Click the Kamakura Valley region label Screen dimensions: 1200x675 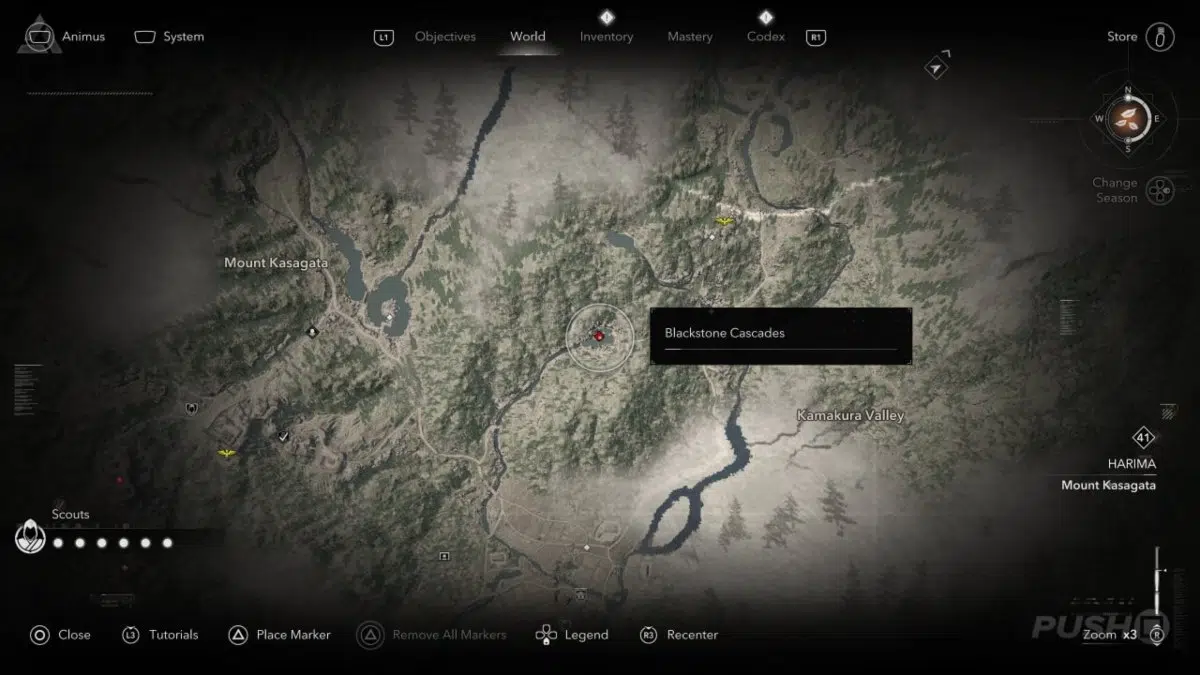point(850,415)
